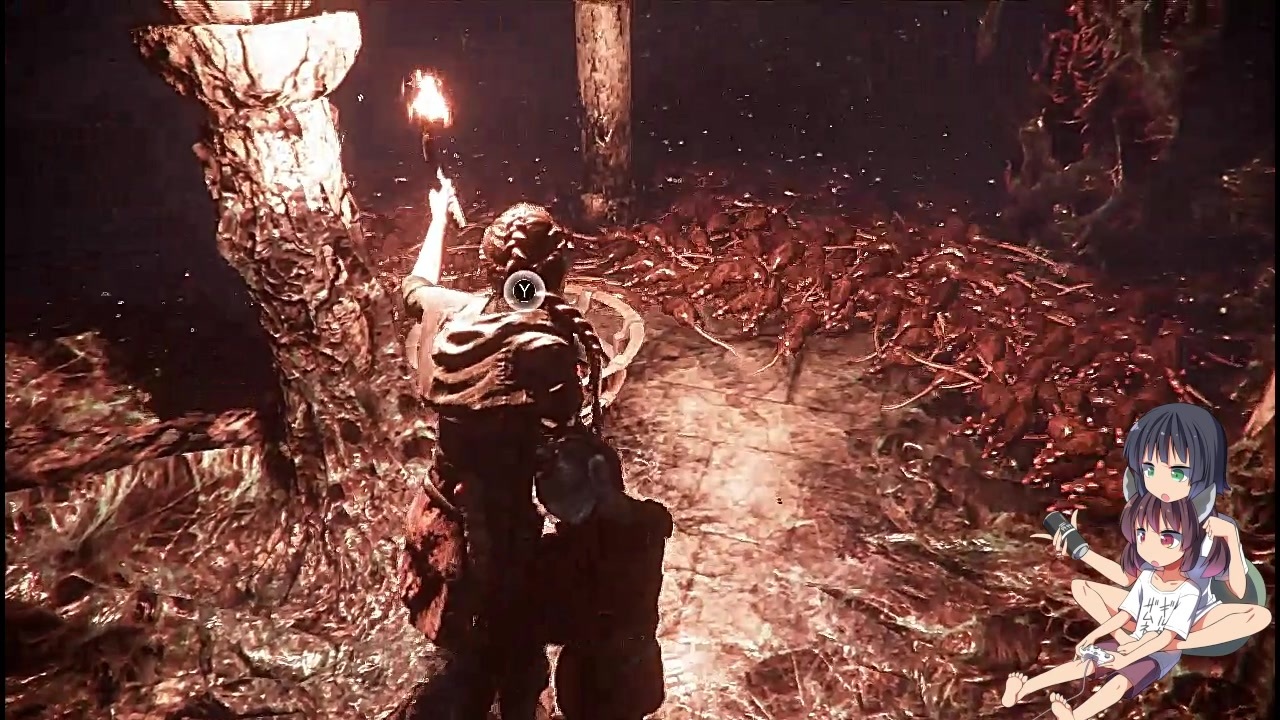Click the game controller held by the overlay girl

(x=1097, y=653)
